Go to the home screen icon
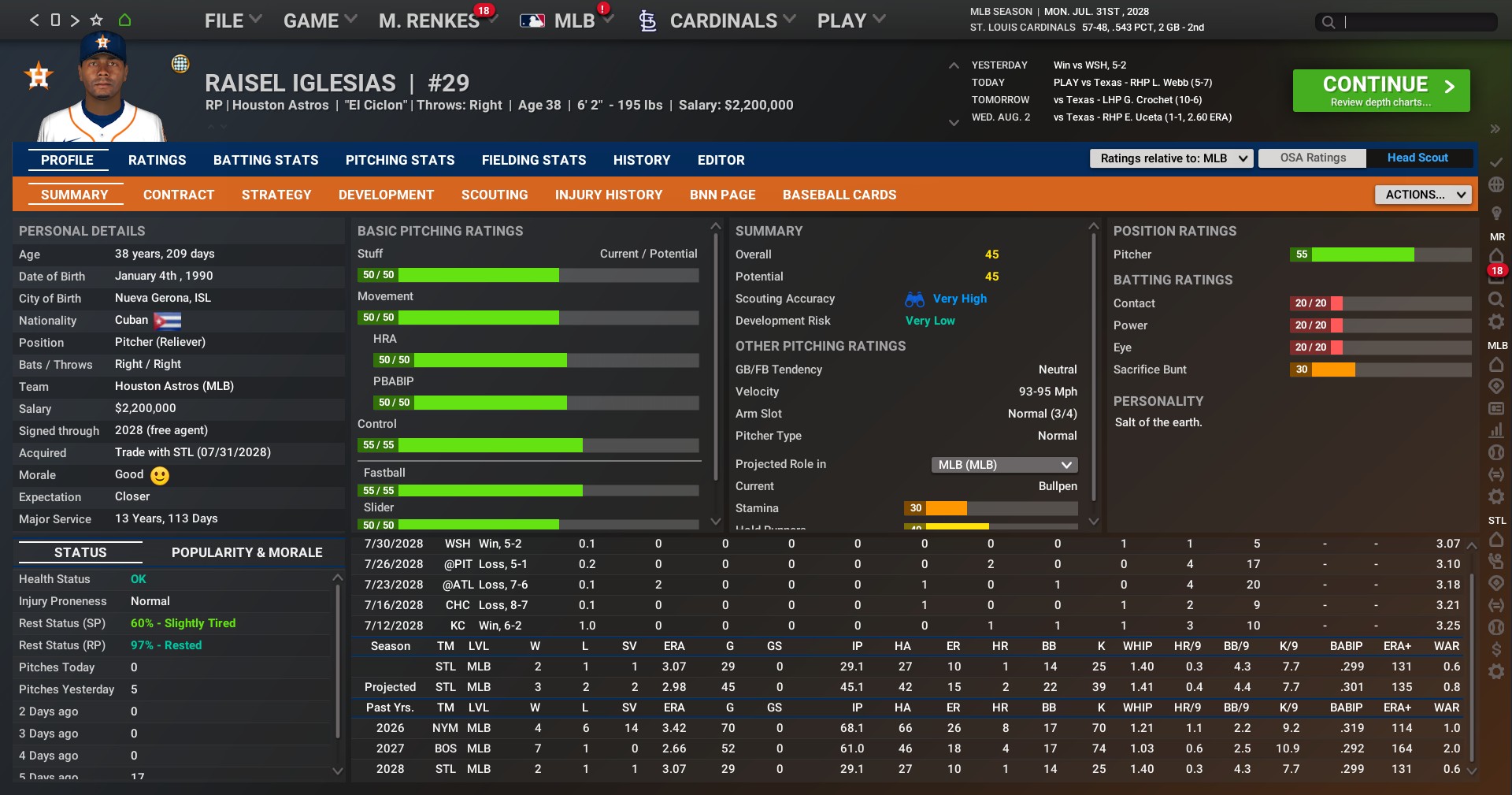1512x795 pixels. [124, 20]
